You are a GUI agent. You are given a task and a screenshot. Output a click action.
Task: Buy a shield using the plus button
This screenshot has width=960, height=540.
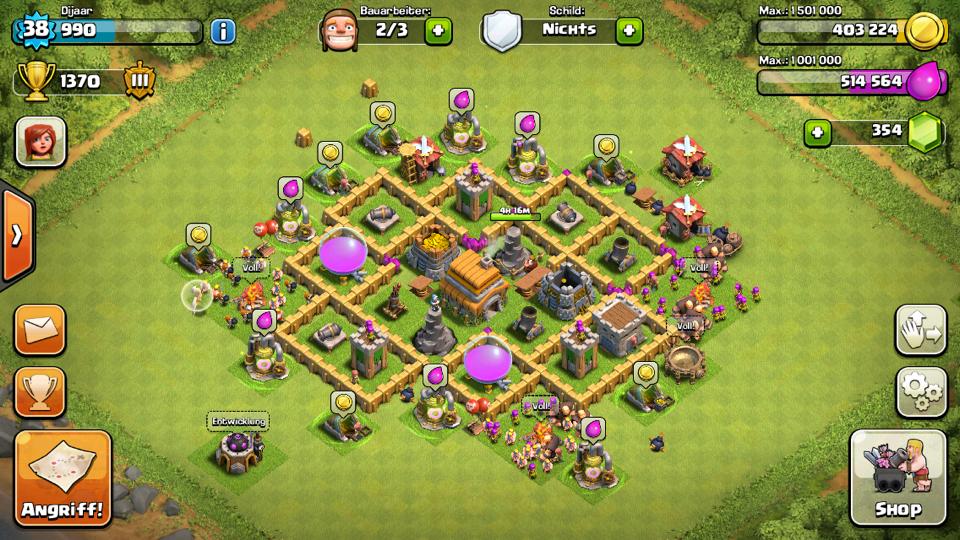[x=628, y=31]
